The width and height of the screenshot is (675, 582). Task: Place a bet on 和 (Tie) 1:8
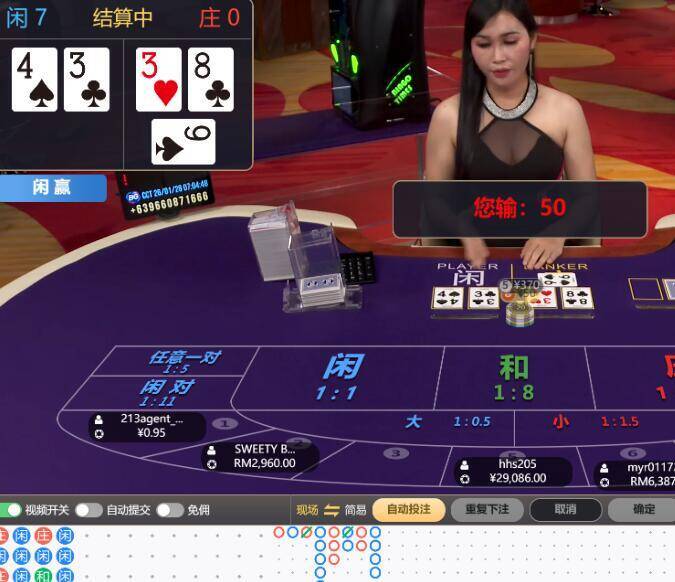tap(514, 377)
